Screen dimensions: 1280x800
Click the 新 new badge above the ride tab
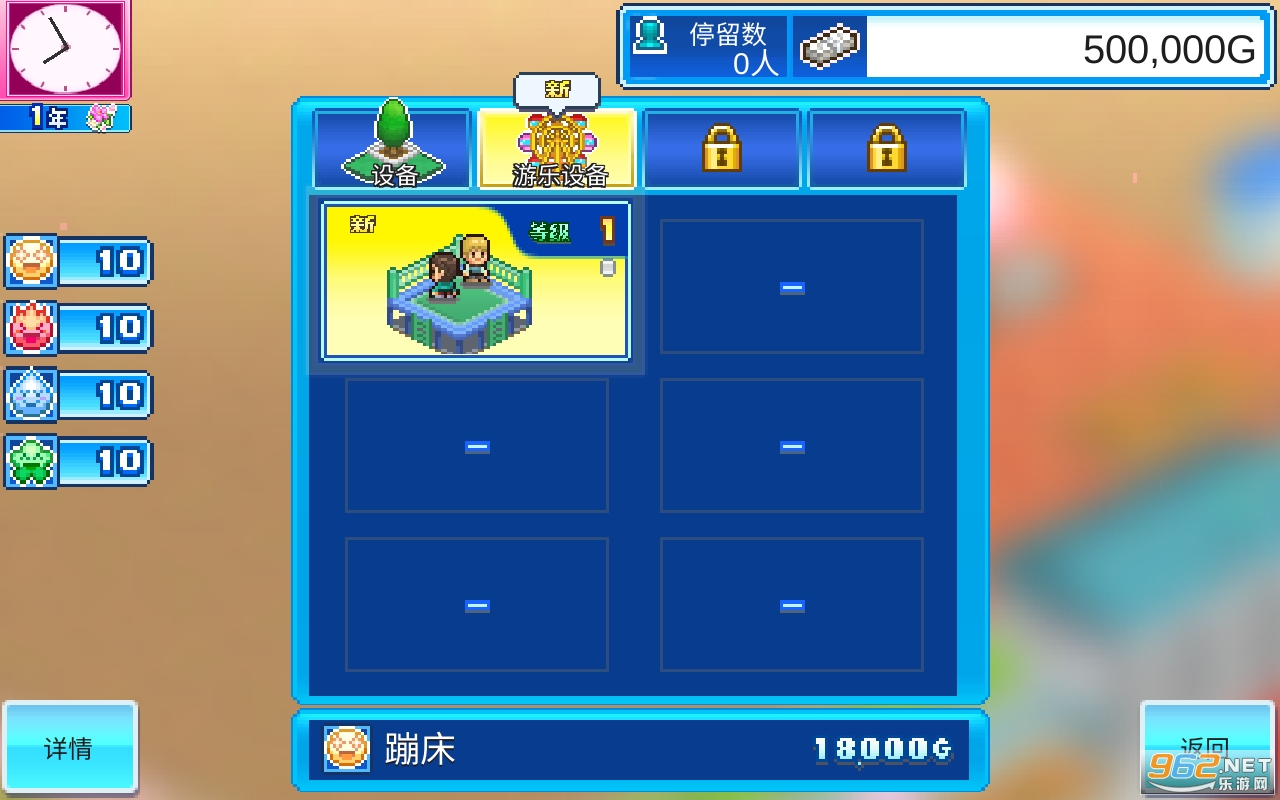pyautogui.click(x=557, y=89)
